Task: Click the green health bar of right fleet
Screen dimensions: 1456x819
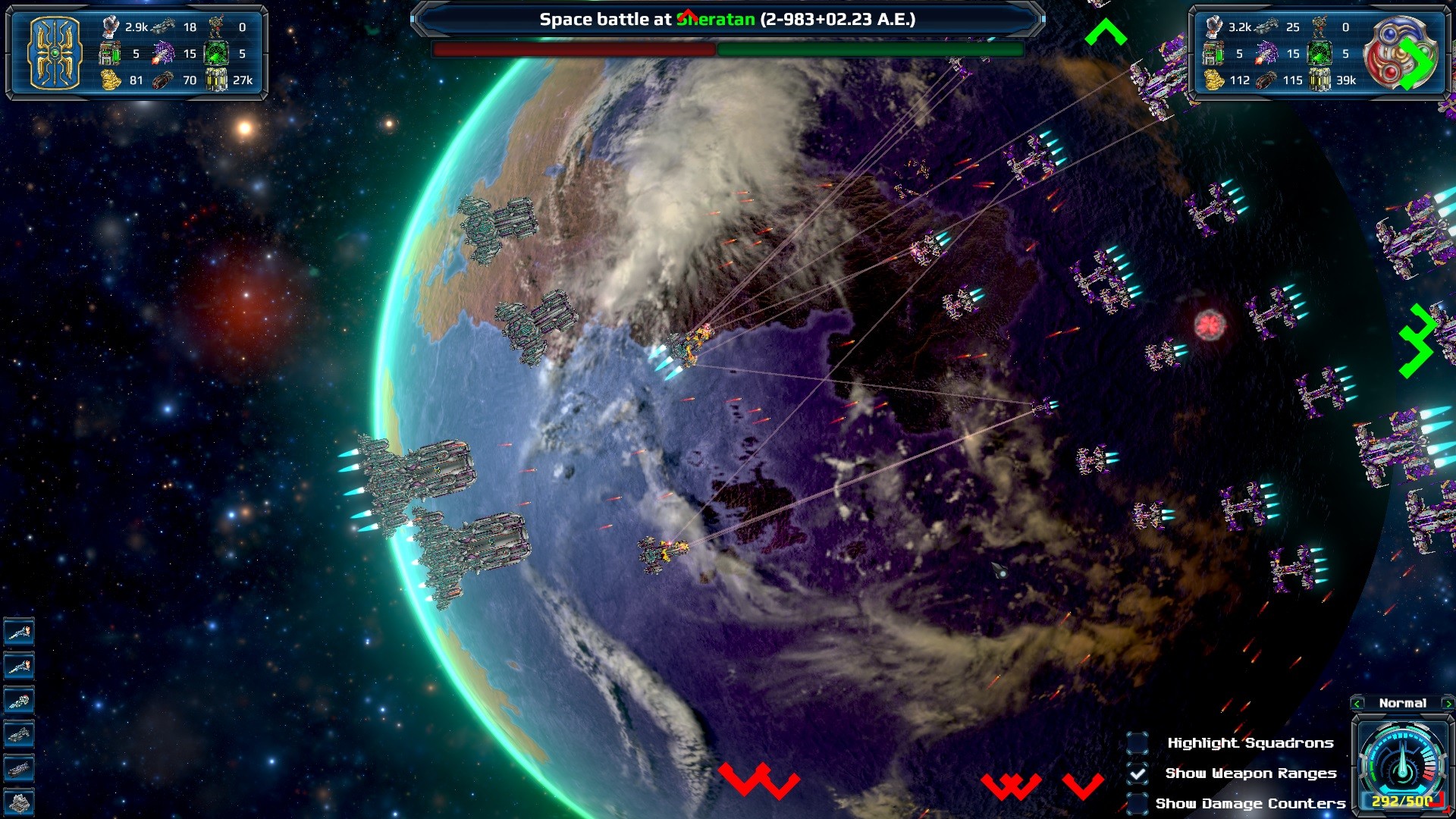Action: tap(868, 49)
